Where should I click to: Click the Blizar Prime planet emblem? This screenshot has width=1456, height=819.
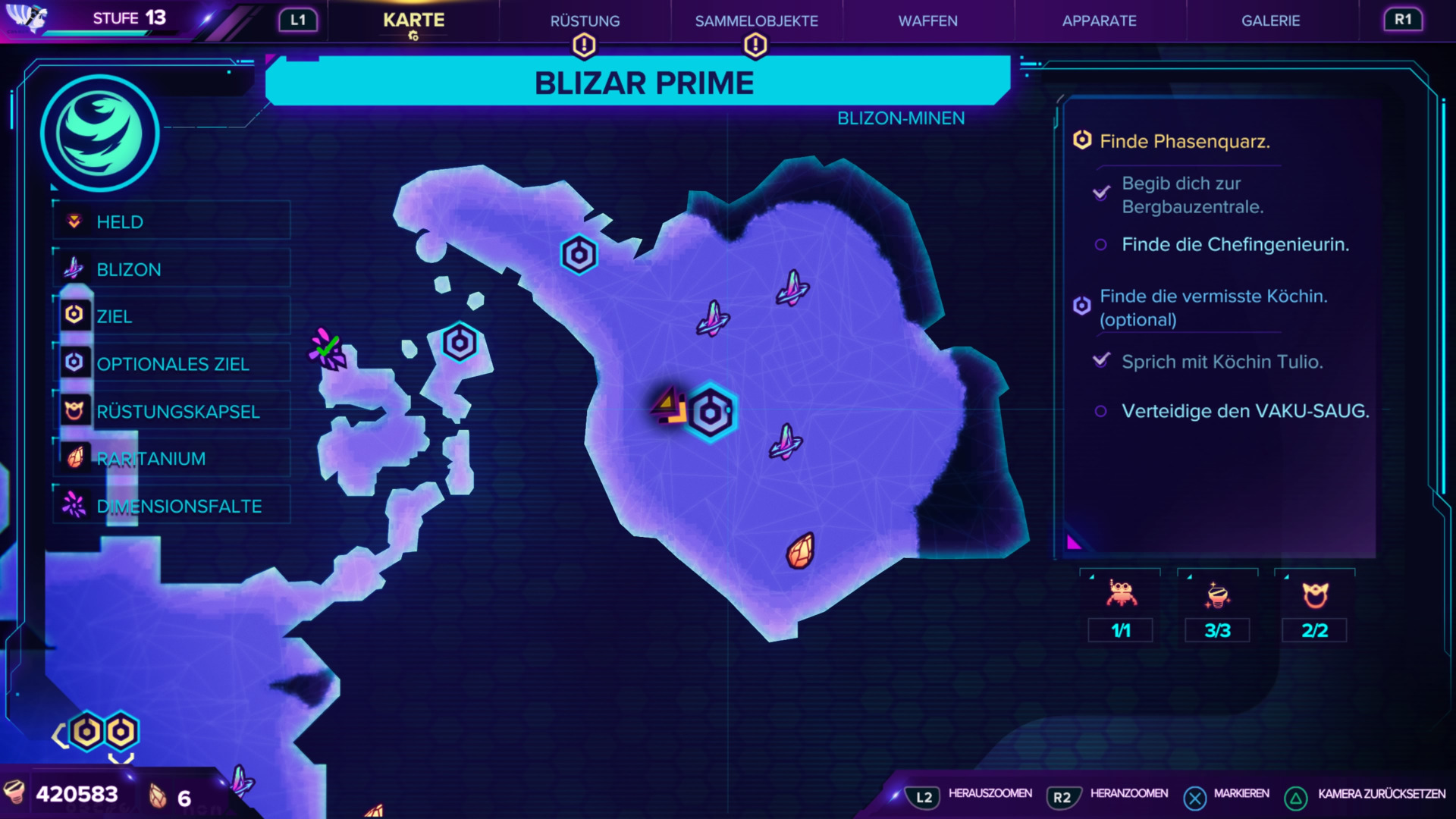(99, 133)
